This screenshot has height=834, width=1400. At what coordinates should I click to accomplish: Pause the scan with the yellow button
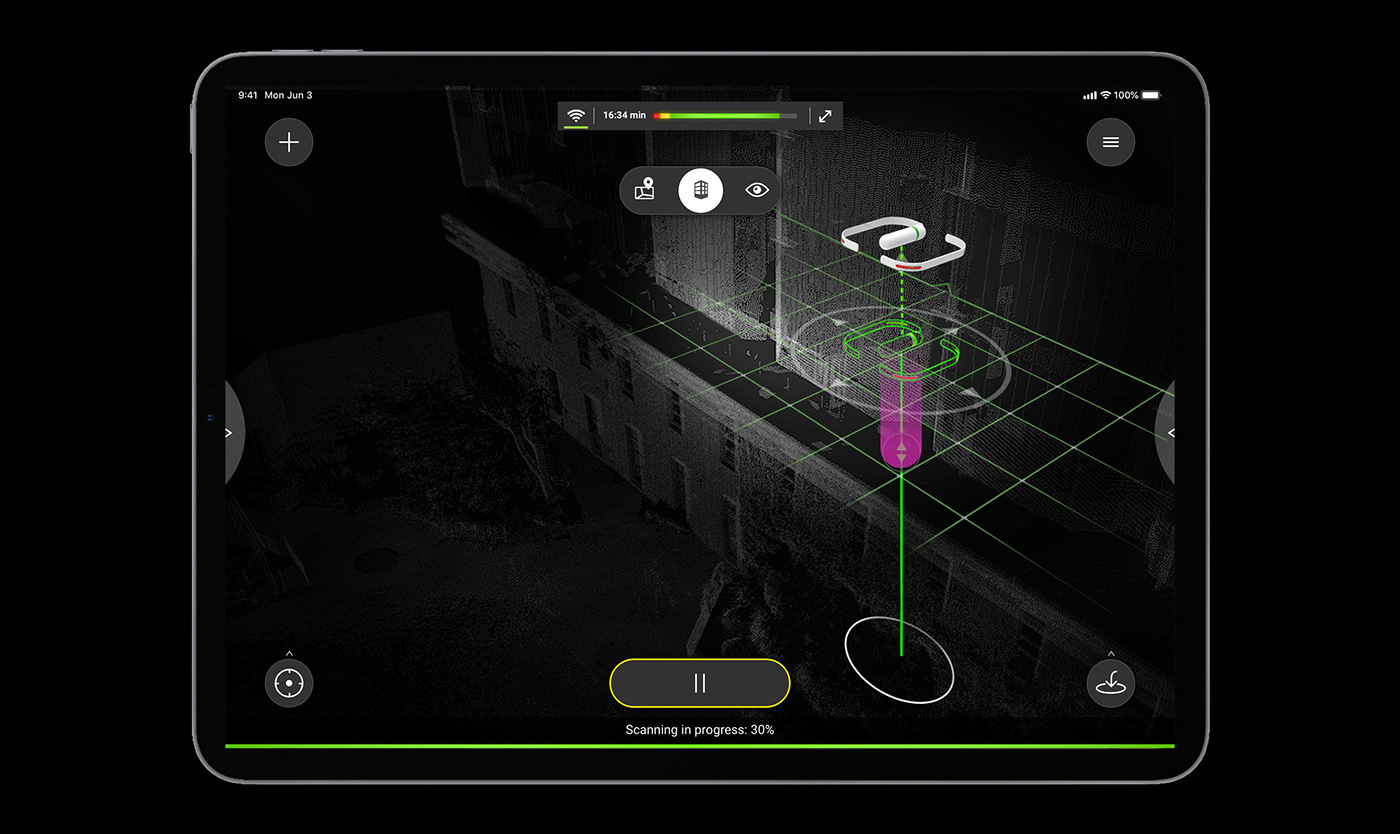[699, 683]
